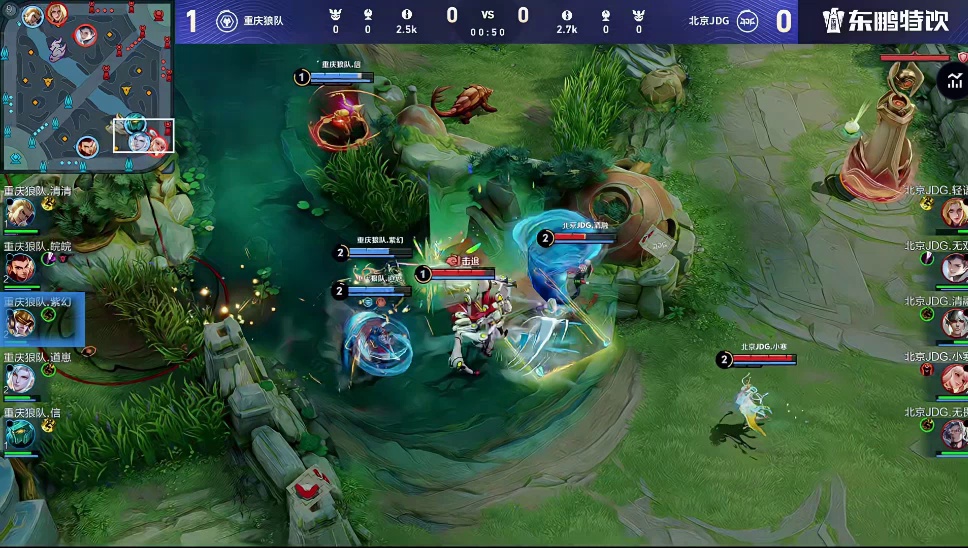Select 北京JDG.无双 player portrait

(x=953, y=267)
